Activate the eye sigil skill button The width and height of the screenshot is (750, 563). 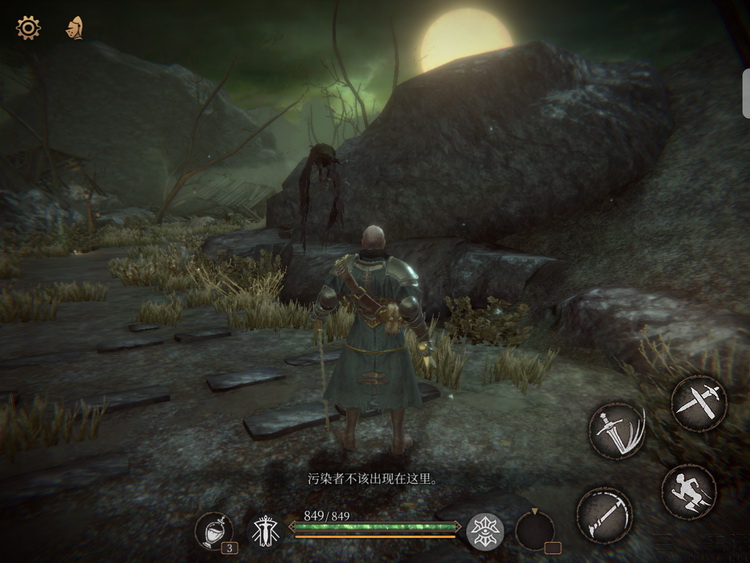click(485, 530)
